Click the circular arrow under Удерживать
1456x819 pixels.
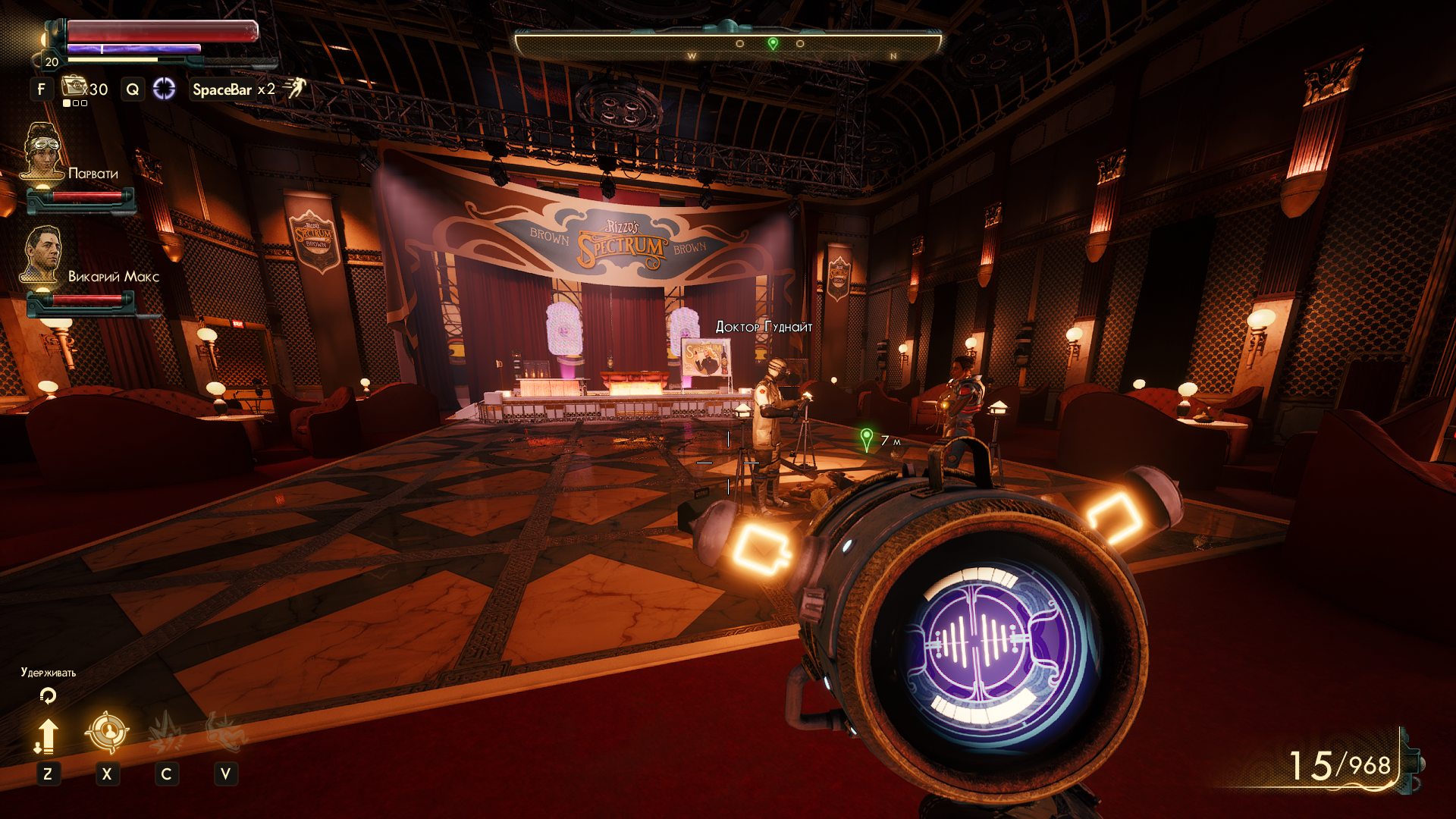pos(48,695)
